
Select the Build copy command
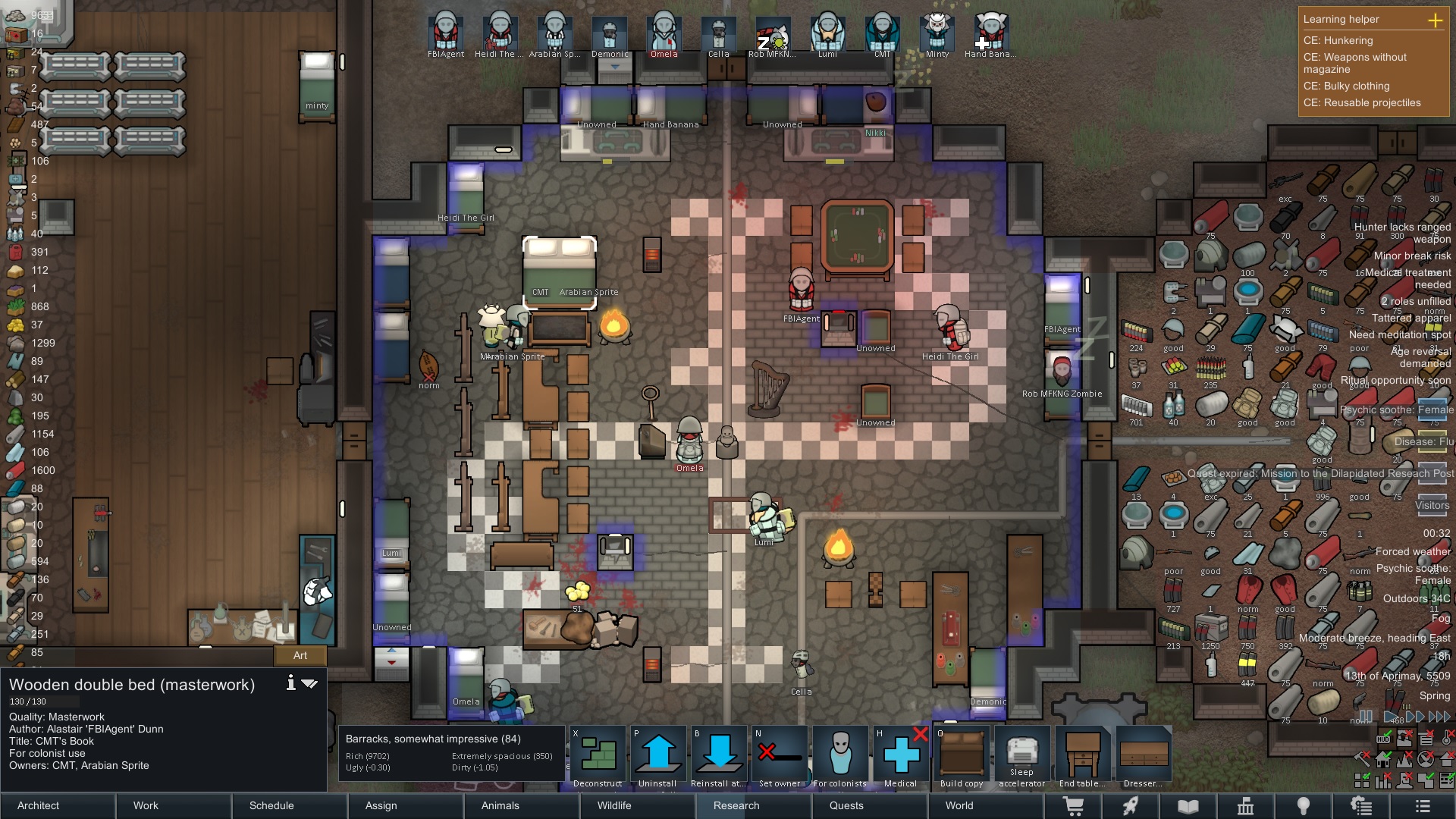(962, 756)
